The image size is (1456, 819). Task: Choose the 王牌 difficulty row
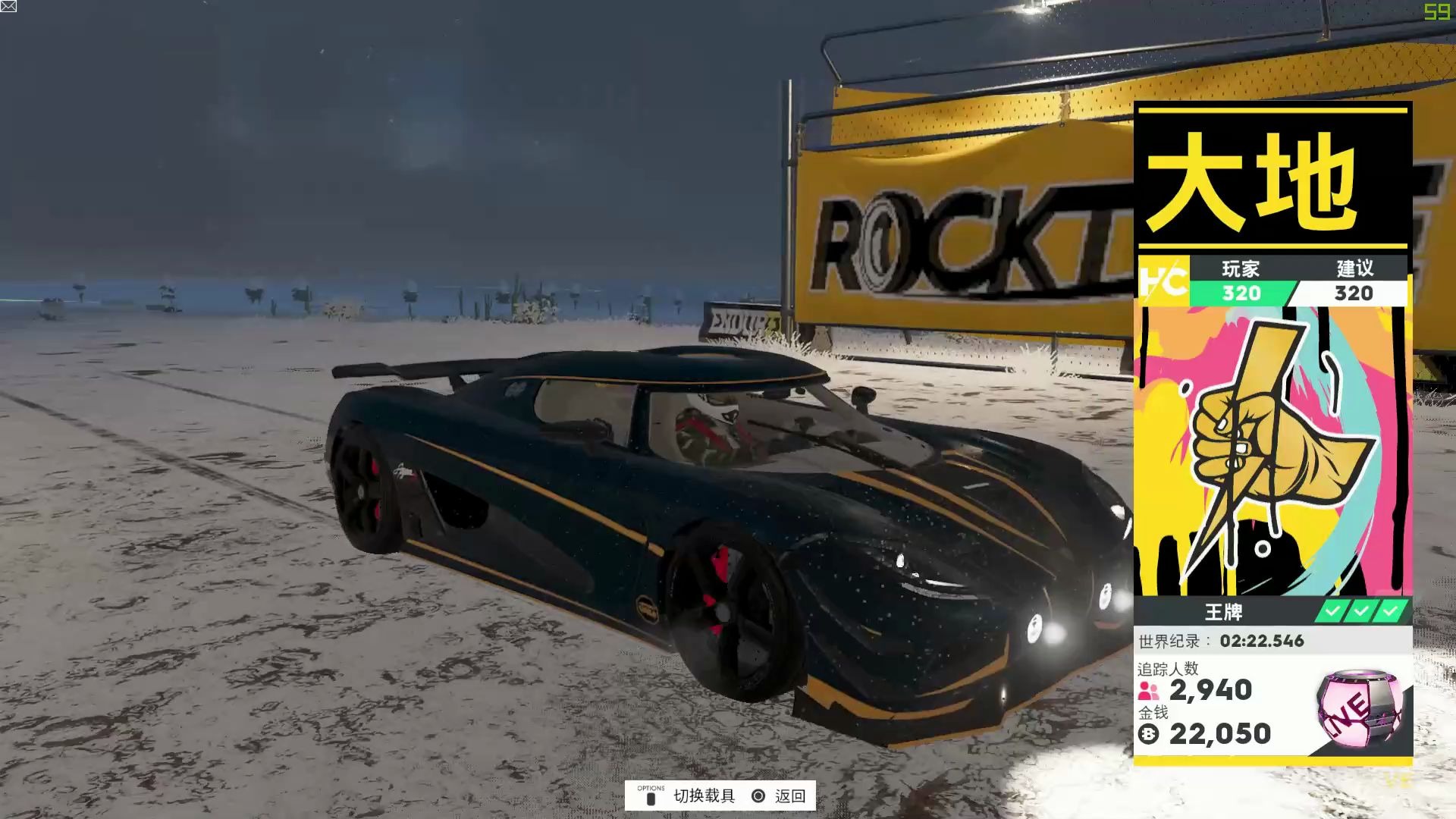tap(1224, 611)
